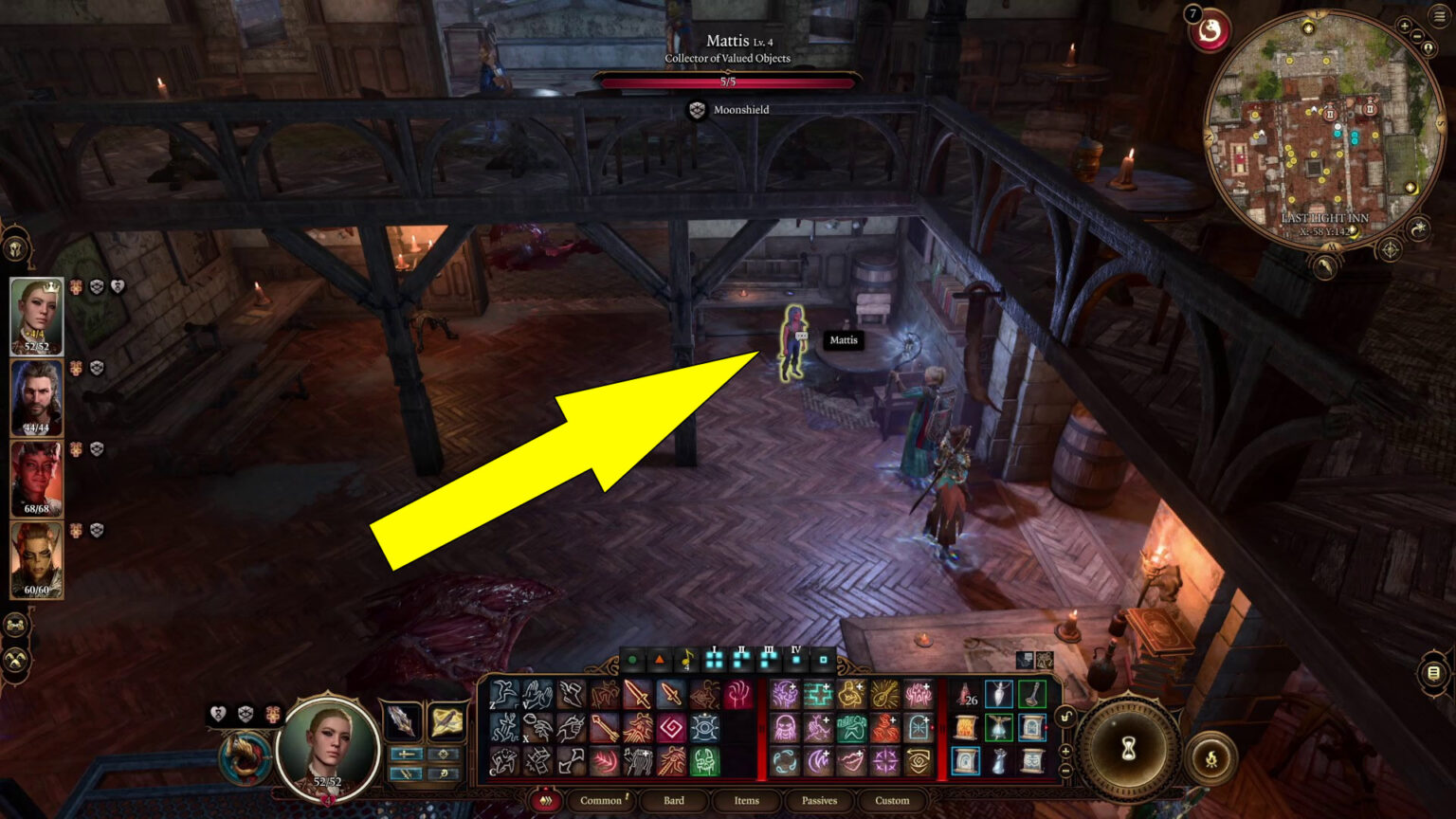Zoom in on the minimap
This screenshot has width=1456, height=819.
[1405, 25]
